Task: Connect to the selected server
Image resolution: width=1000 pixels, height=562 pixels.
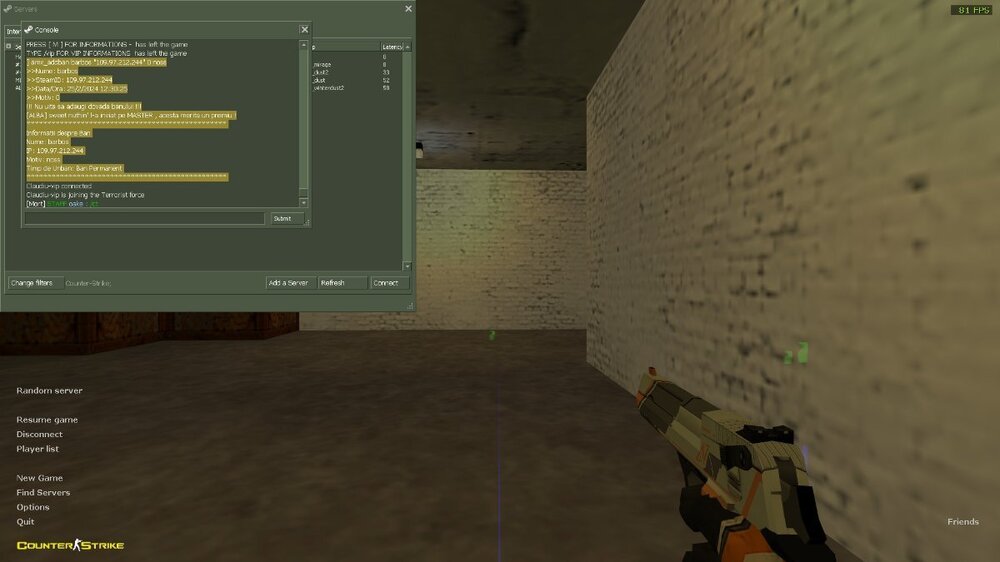Action: click(389, 283)
